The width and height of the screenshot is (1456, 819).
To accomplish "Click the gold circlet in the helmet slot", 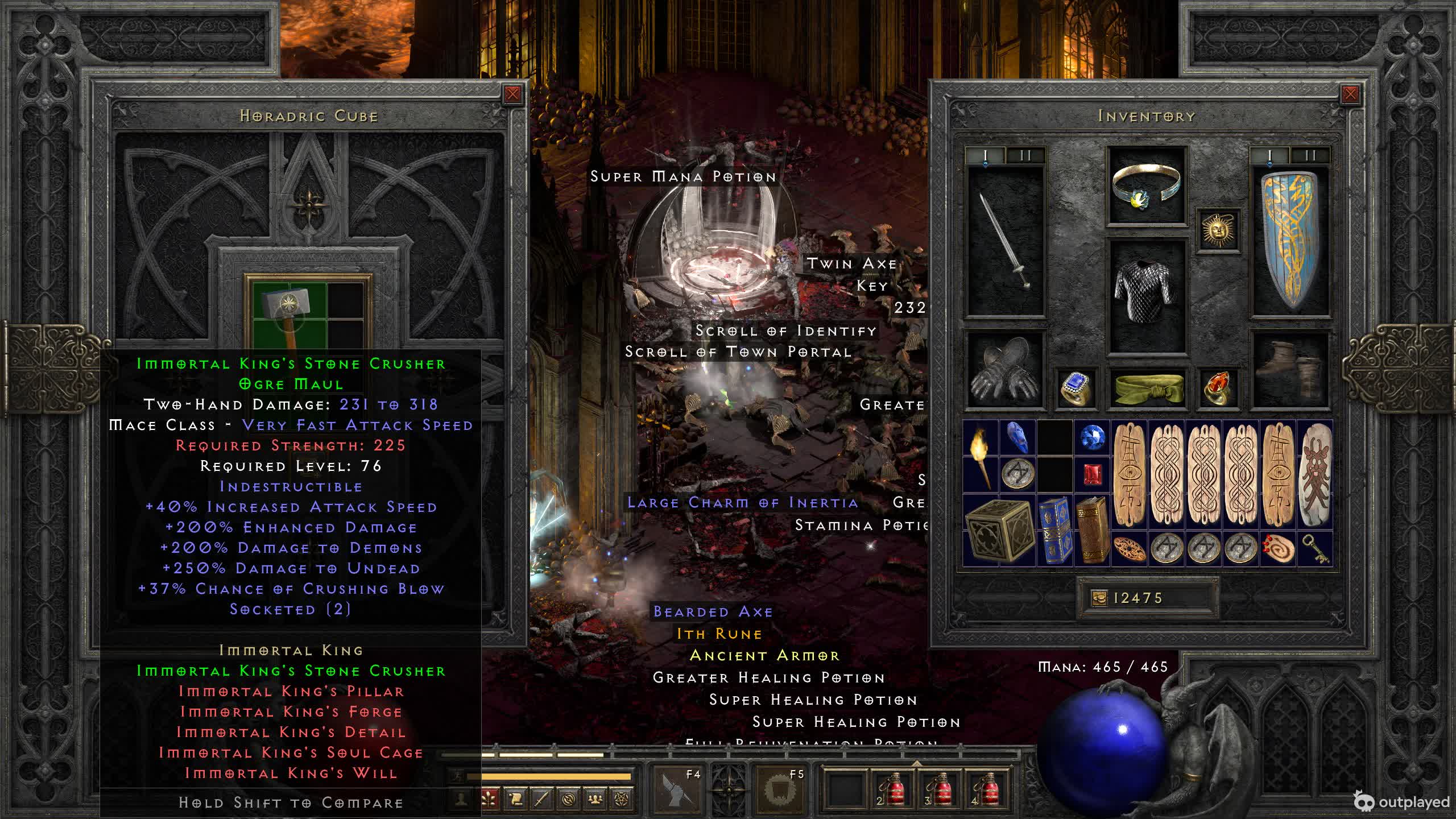I will (x=1147, y=185).
